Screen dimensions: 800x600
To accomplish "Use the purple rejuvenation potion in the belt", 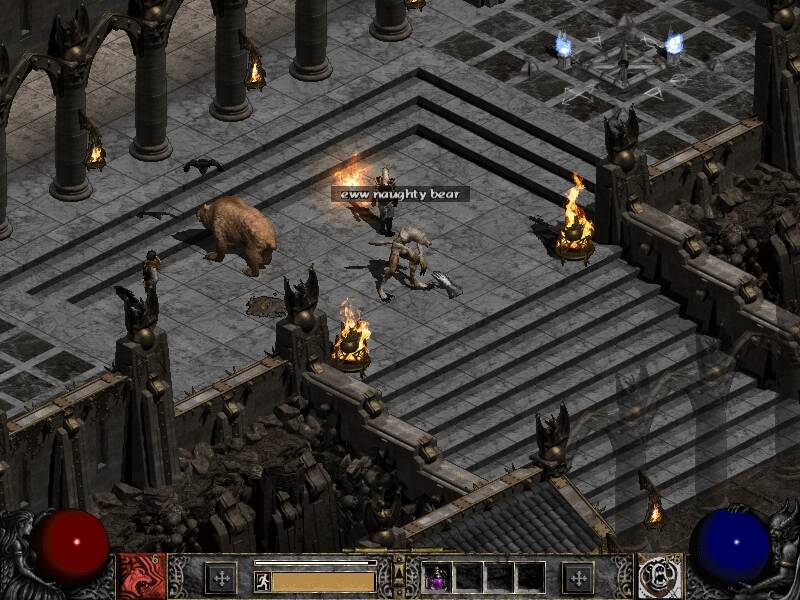I will [438, 577].
